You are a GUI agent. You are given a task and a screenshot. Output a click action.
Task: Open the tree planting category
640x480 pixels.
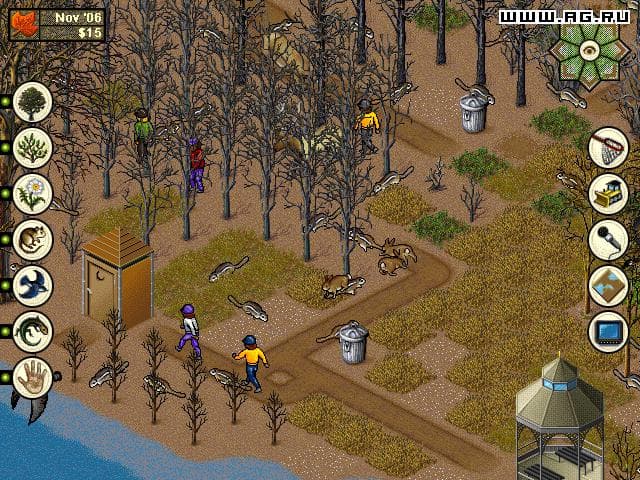33,101
